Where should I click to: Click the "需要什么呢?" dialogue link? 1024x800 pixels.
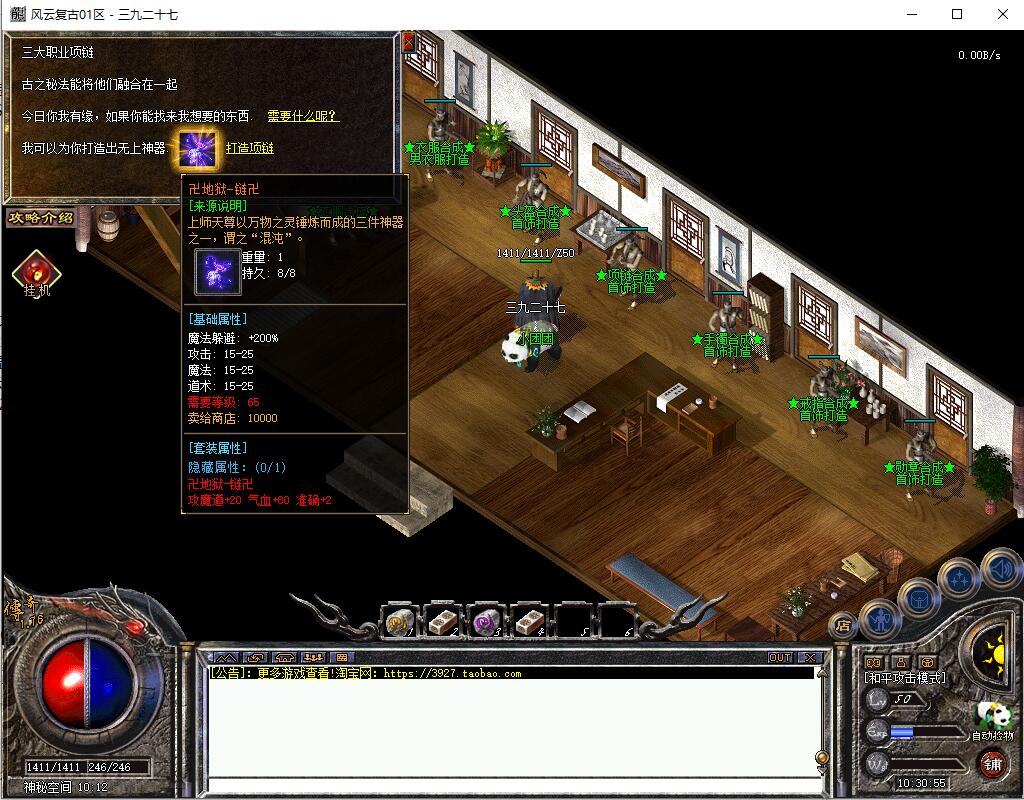pyautogui.click(x=303, y=116)
